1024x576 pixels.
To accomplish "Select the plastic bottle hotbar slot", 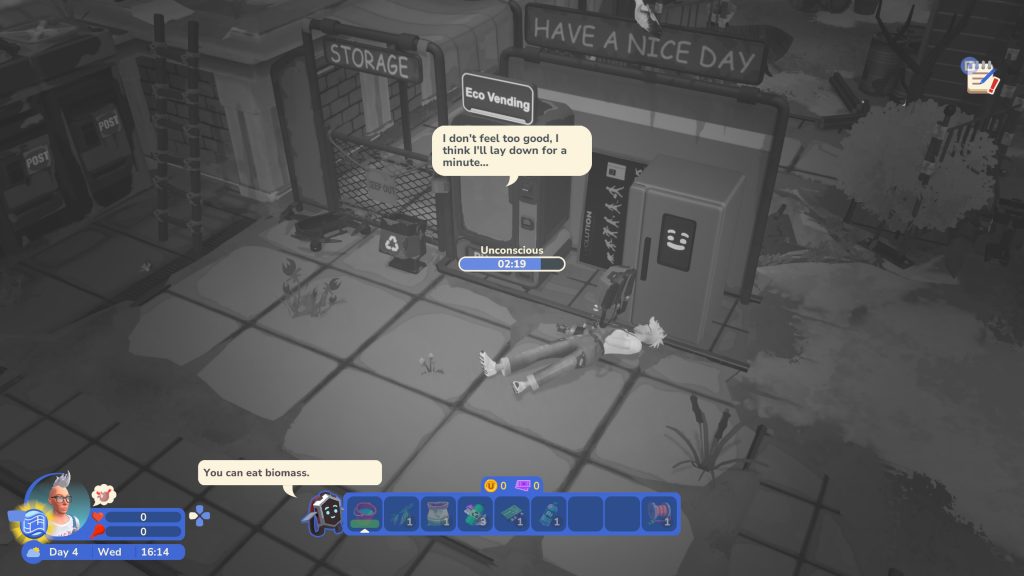I will pyautogui.click(x=549, y=513).
